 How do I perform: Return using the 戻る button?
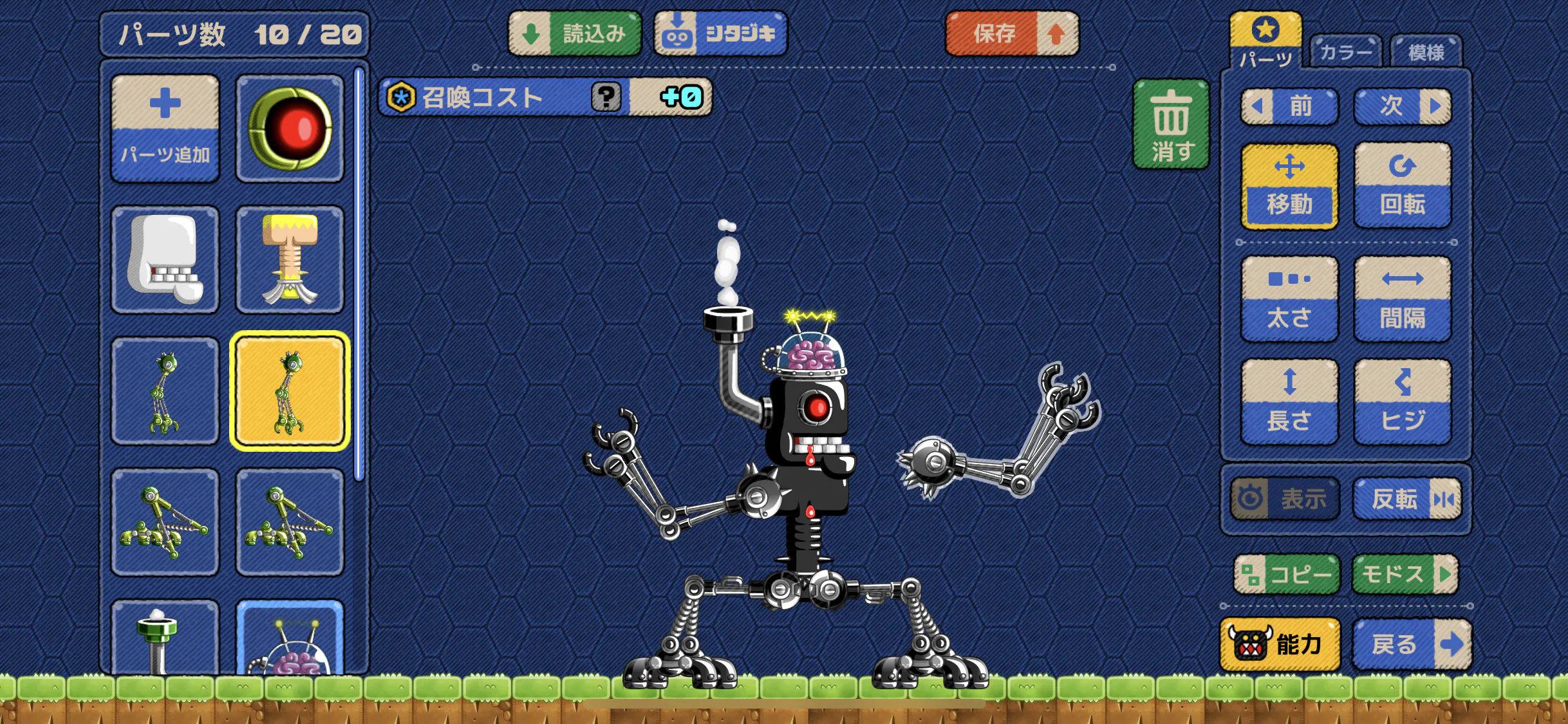(x=1412, y=644)
